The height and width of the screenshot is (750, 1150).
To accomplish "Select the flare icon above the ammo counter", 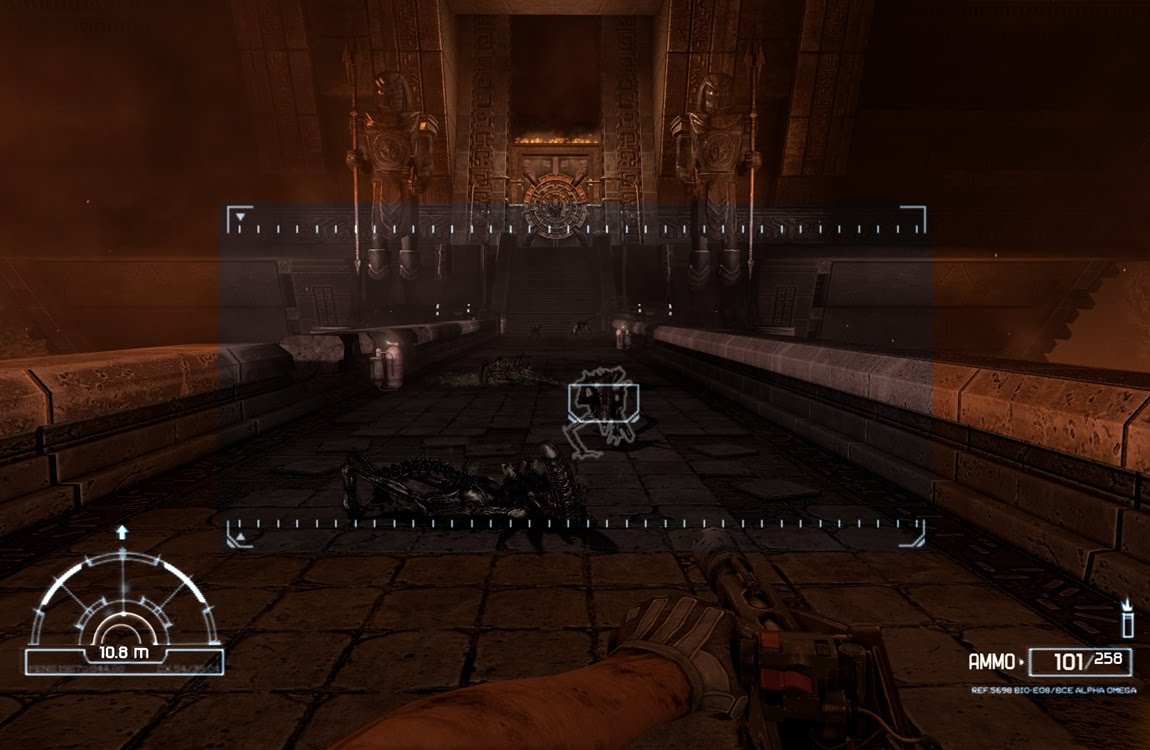I will (x=1127, y=619).
